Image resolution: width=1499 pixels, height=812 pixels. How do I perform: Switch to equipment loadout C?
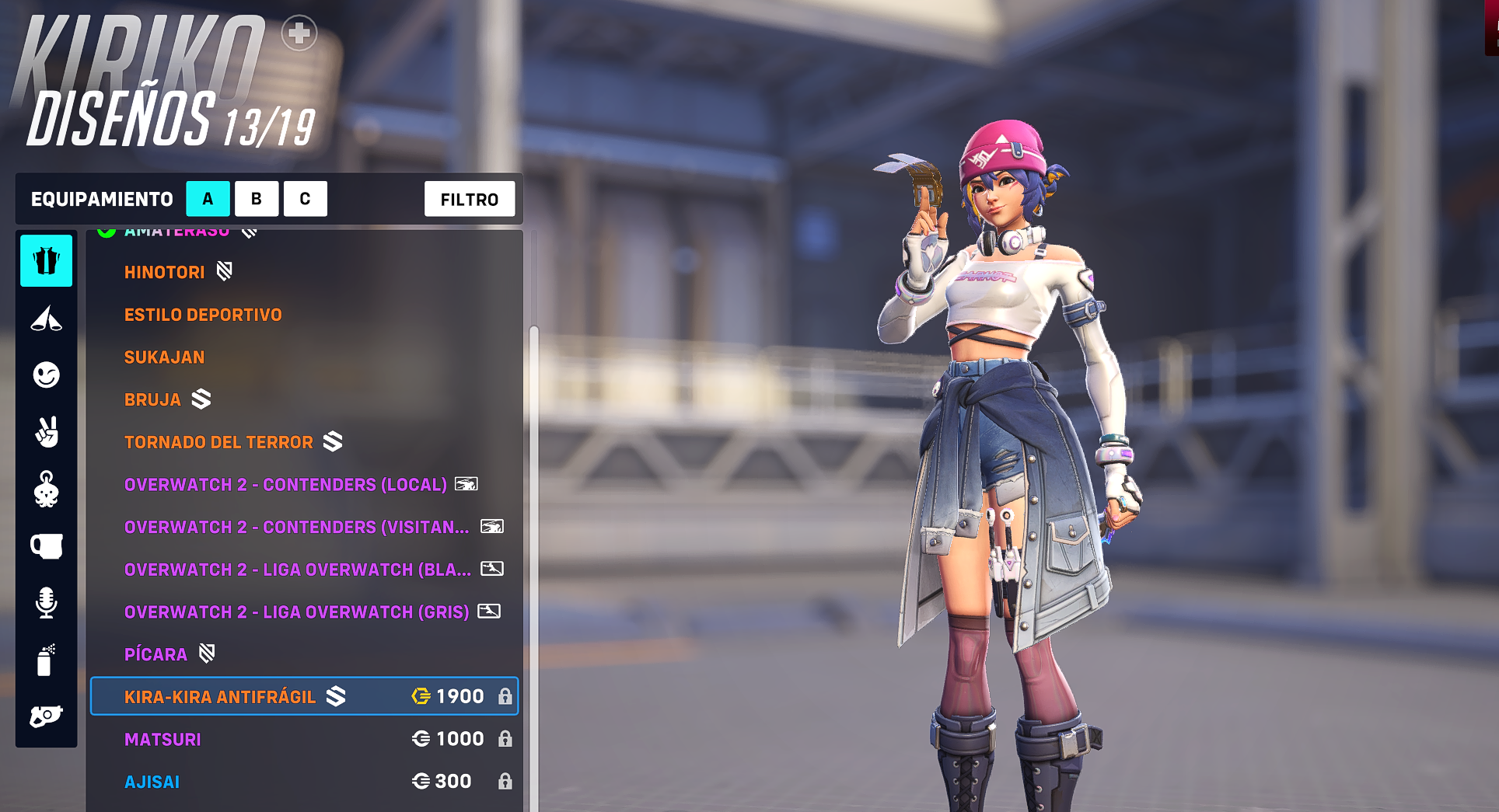[305, 199]
